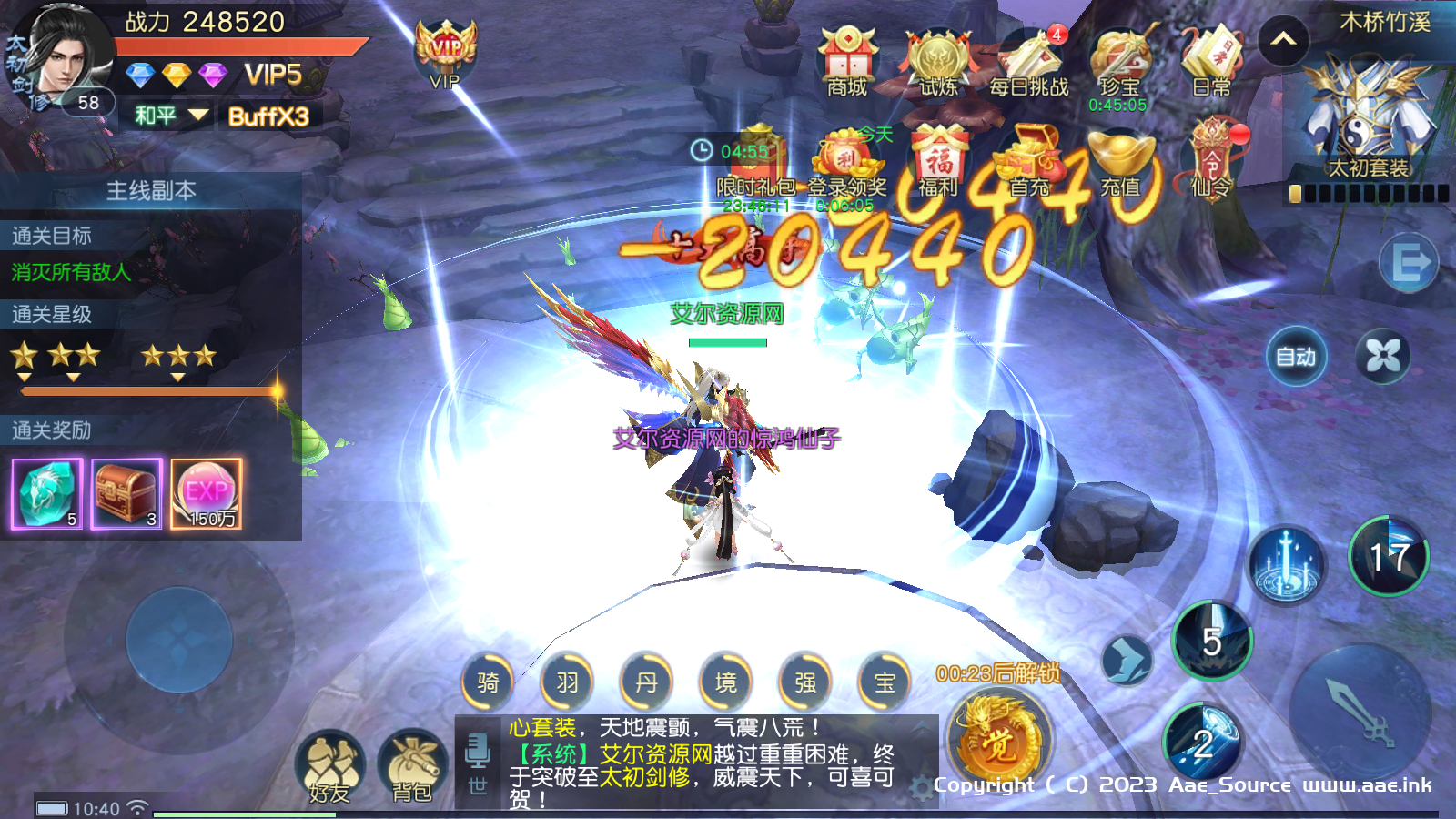
Task: Open the 和平 combat mode dropdown
Action: point(170,116)
